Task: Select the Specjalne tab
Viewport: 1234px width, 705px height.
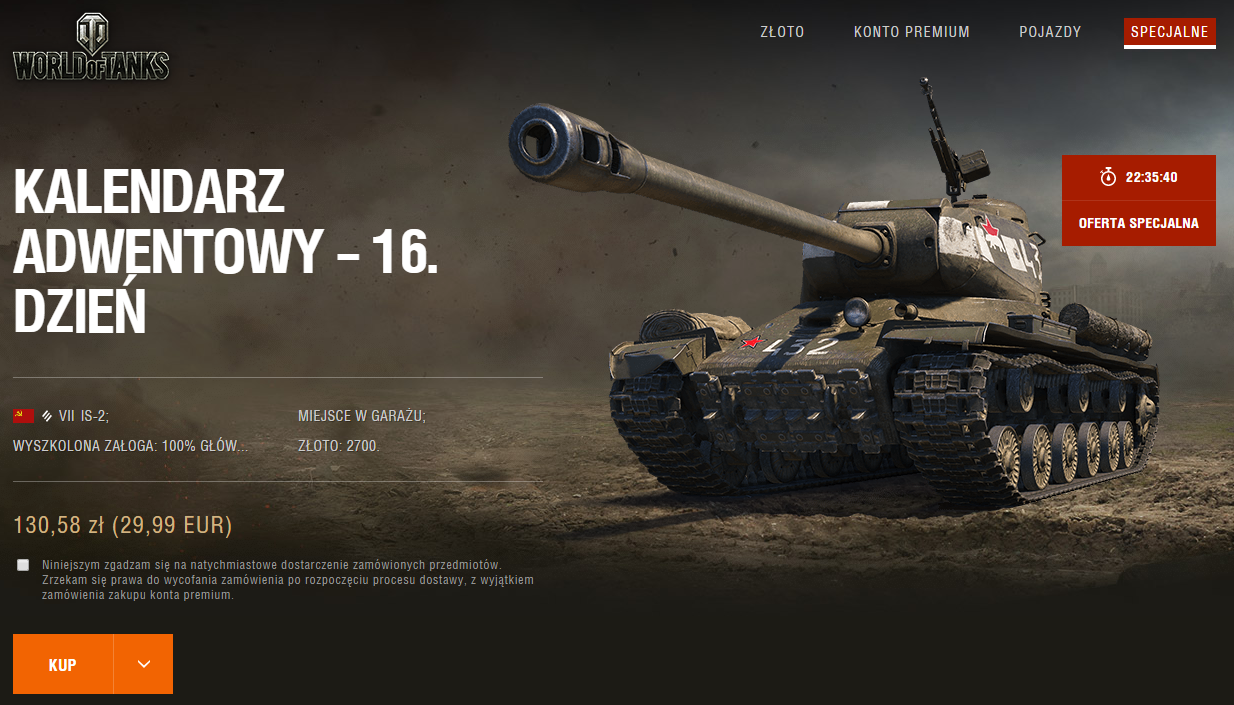Action: point(1169,32)
